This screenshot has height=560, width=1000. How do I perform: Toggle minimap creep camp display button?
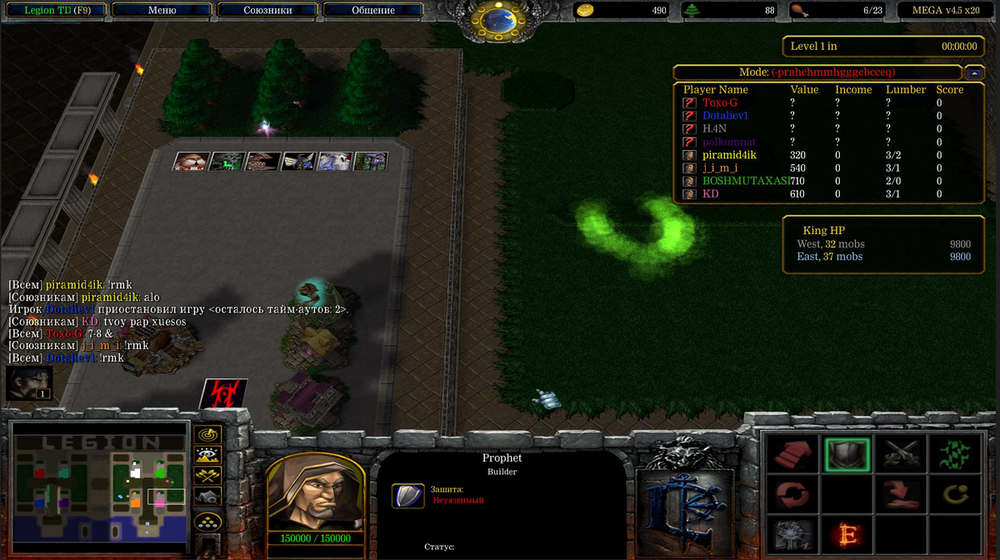click(x=208, y=497)
